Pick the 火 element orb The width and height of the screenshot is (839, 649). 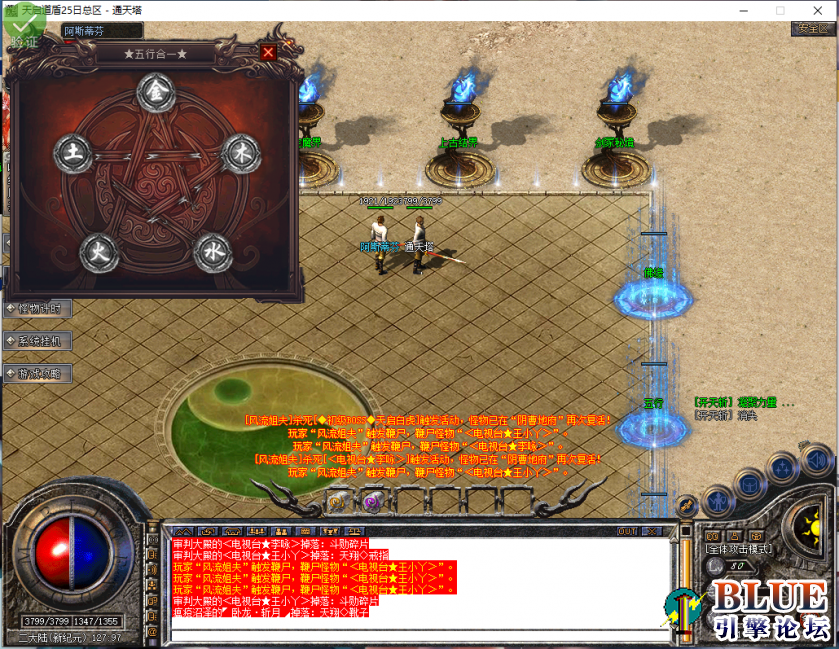[98, 250]
